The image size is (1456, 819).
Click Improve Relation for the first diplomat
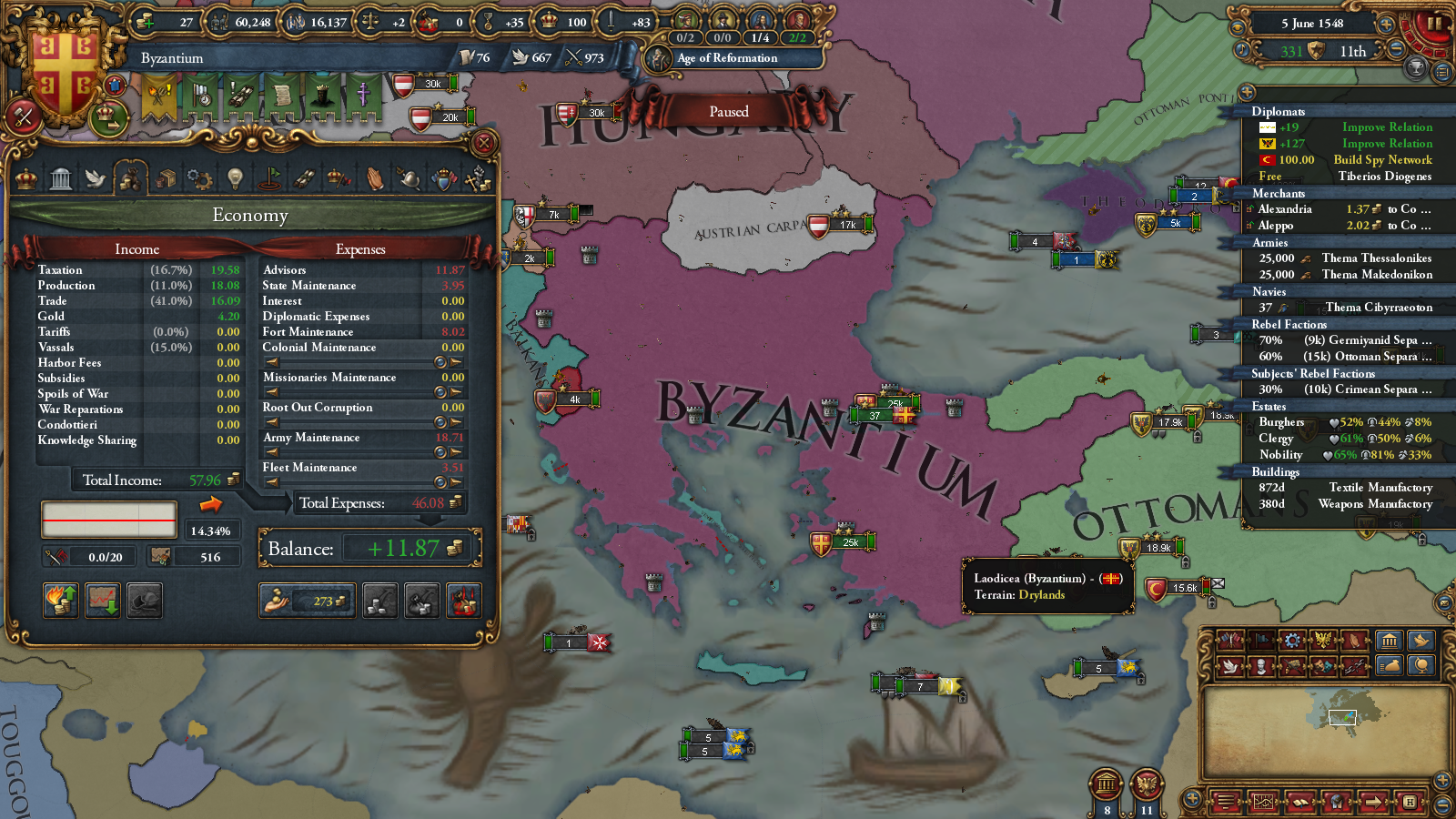(x=1388, y=127)
